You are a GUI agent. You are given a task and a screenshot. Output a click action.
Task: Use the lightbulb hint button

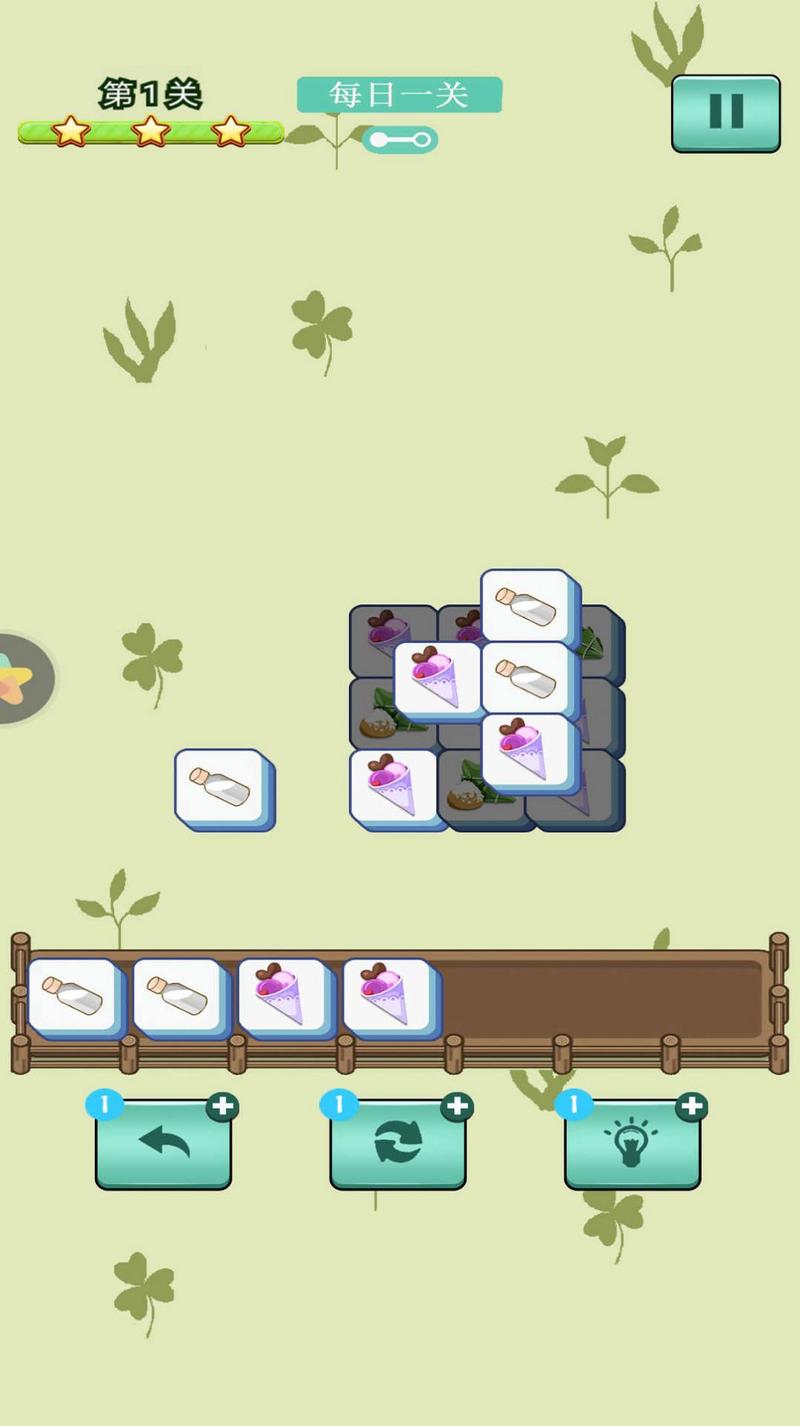tap(632, 1144)
